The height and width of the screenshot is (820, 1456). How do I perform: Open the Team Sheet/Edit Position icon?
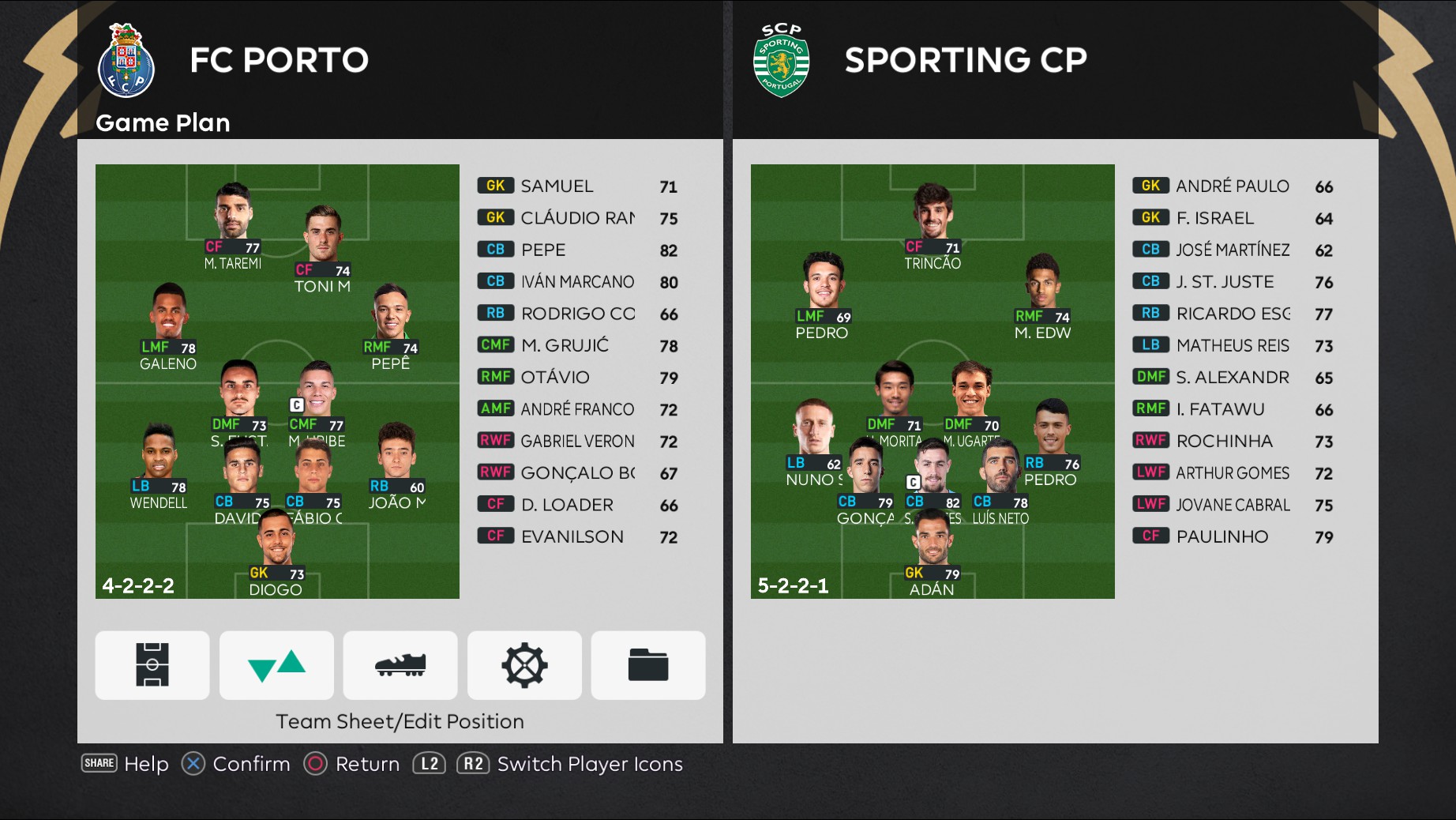(x=152, y=665)
